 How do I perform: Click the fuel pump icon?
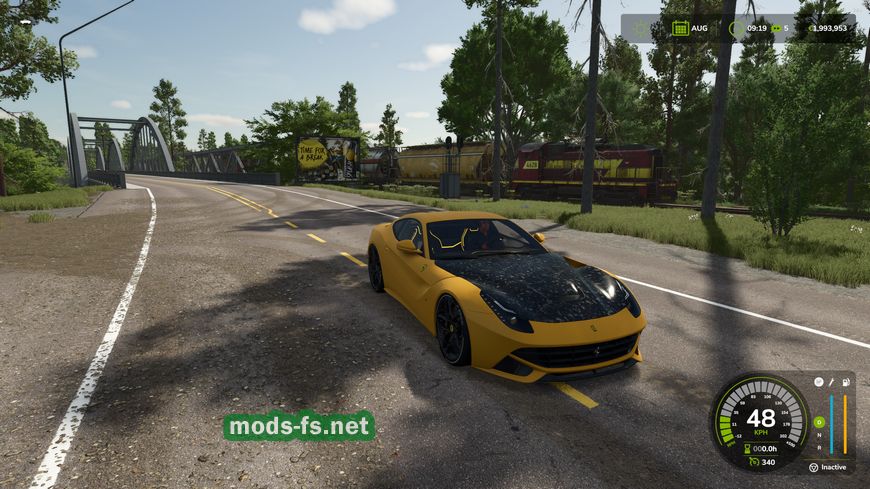[846, 381]
